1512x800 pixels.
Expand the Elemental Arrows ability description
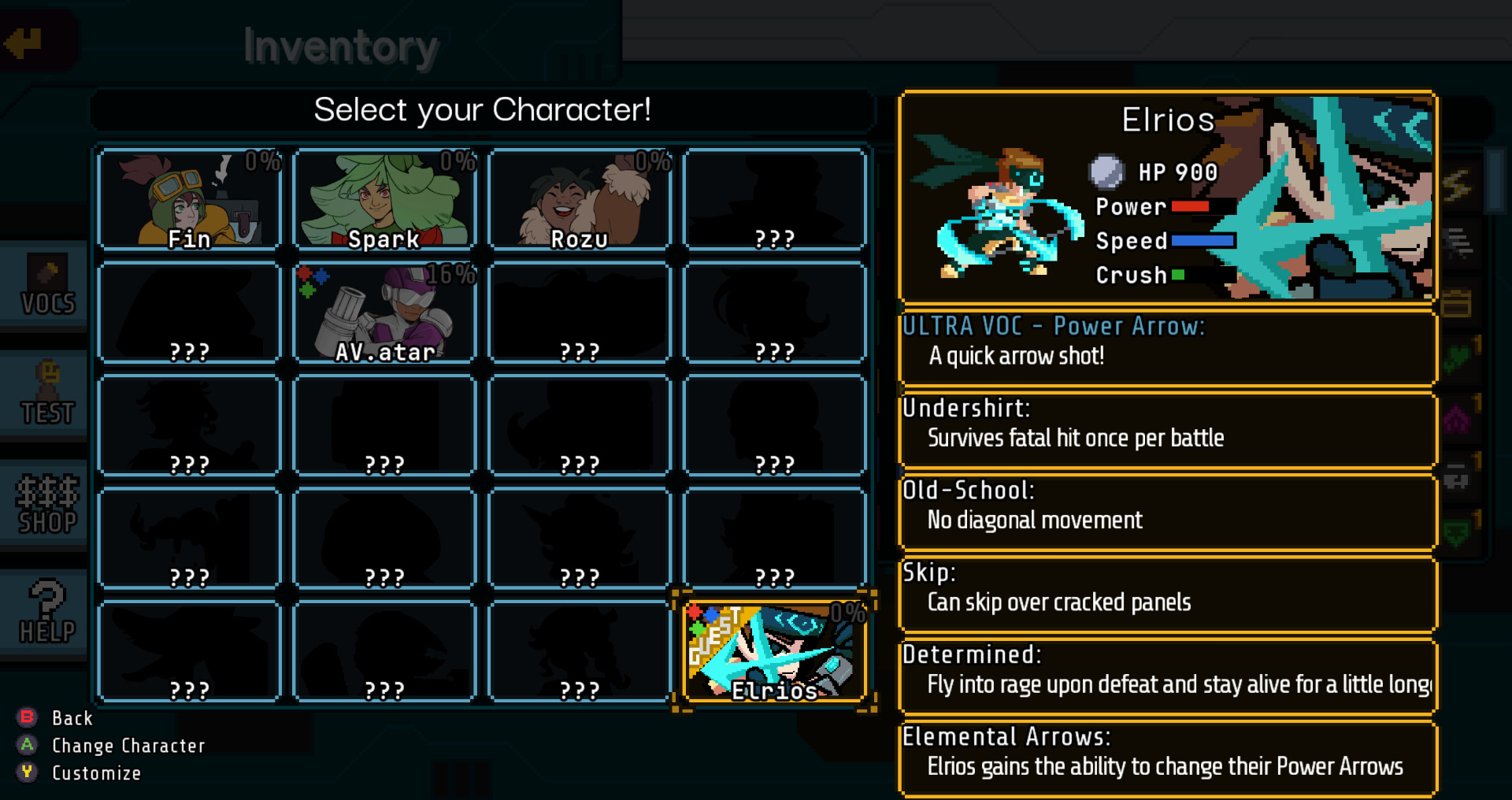click(1165, 754)
